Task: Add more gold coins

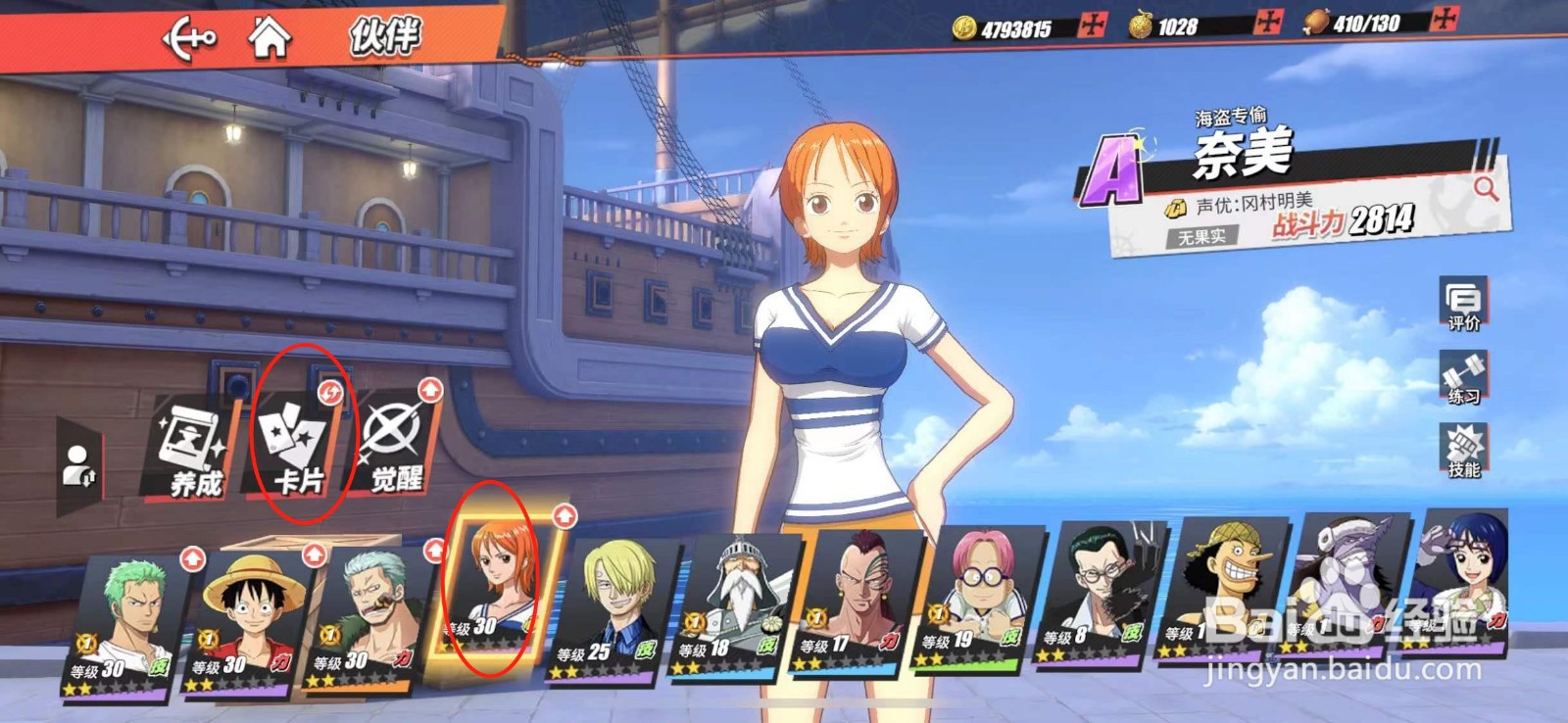Action: (x=1092, y=25)
